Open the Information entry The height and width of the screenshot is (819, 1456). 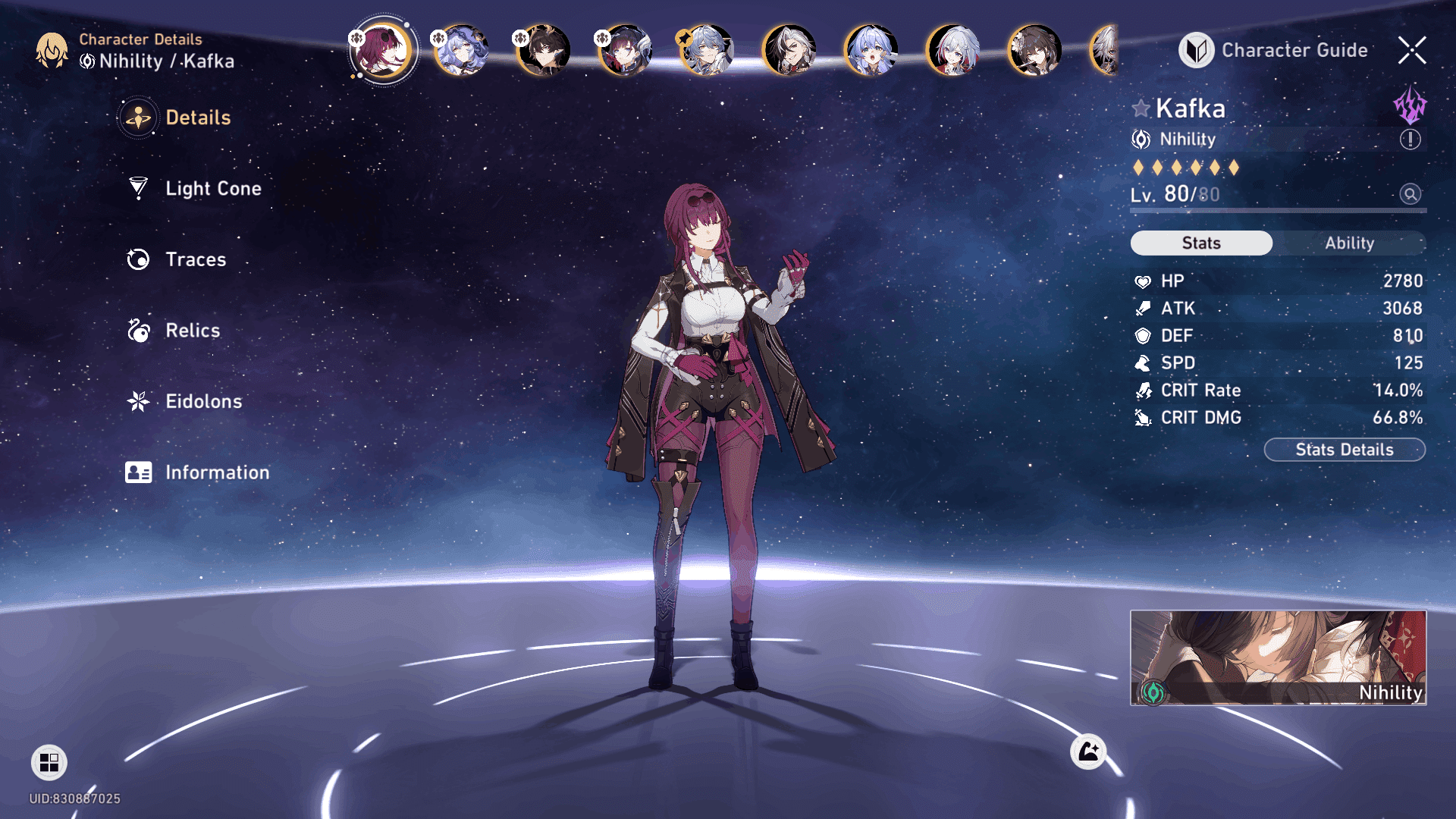coord(216,472)
